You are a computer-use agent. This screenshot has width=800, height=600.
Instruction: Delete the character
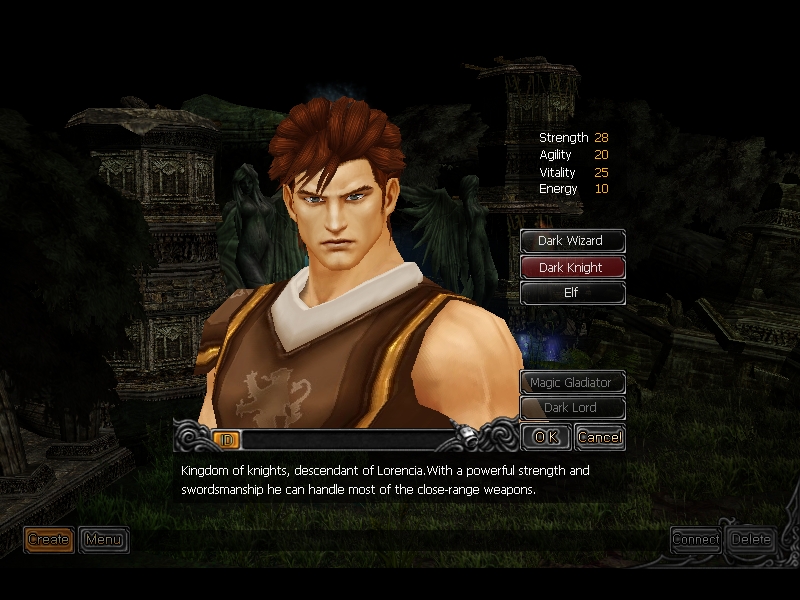tap(751, 539)
